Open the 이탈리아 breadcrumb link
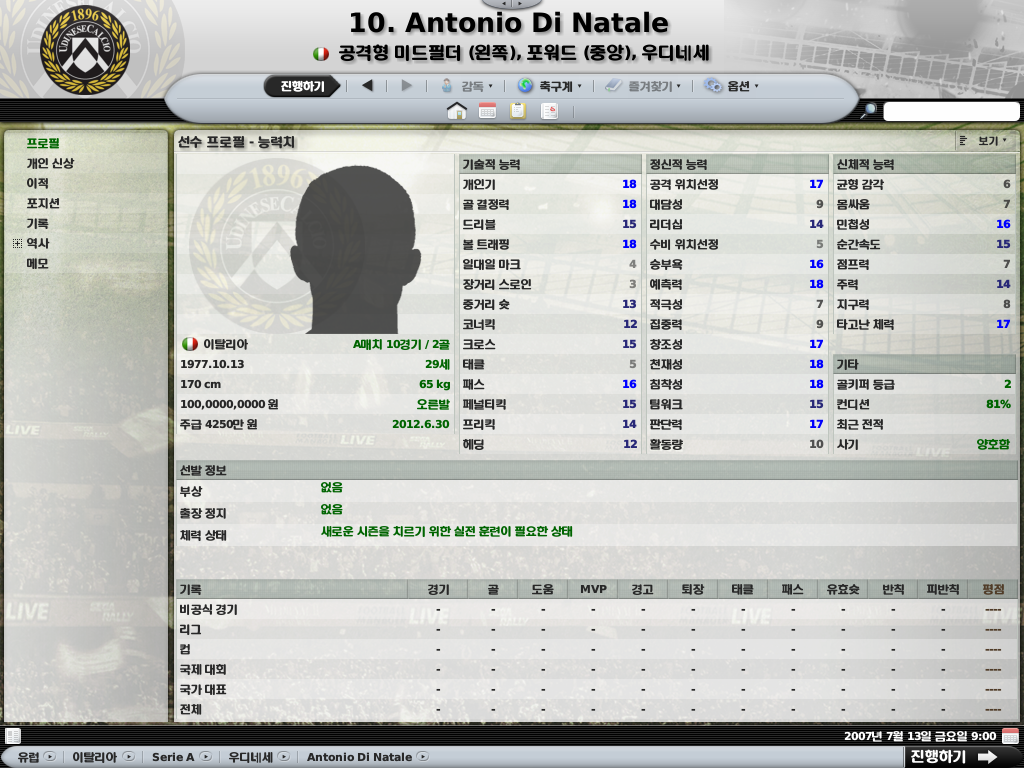Viewport: 1024px width, 768px height. point(94,757)
